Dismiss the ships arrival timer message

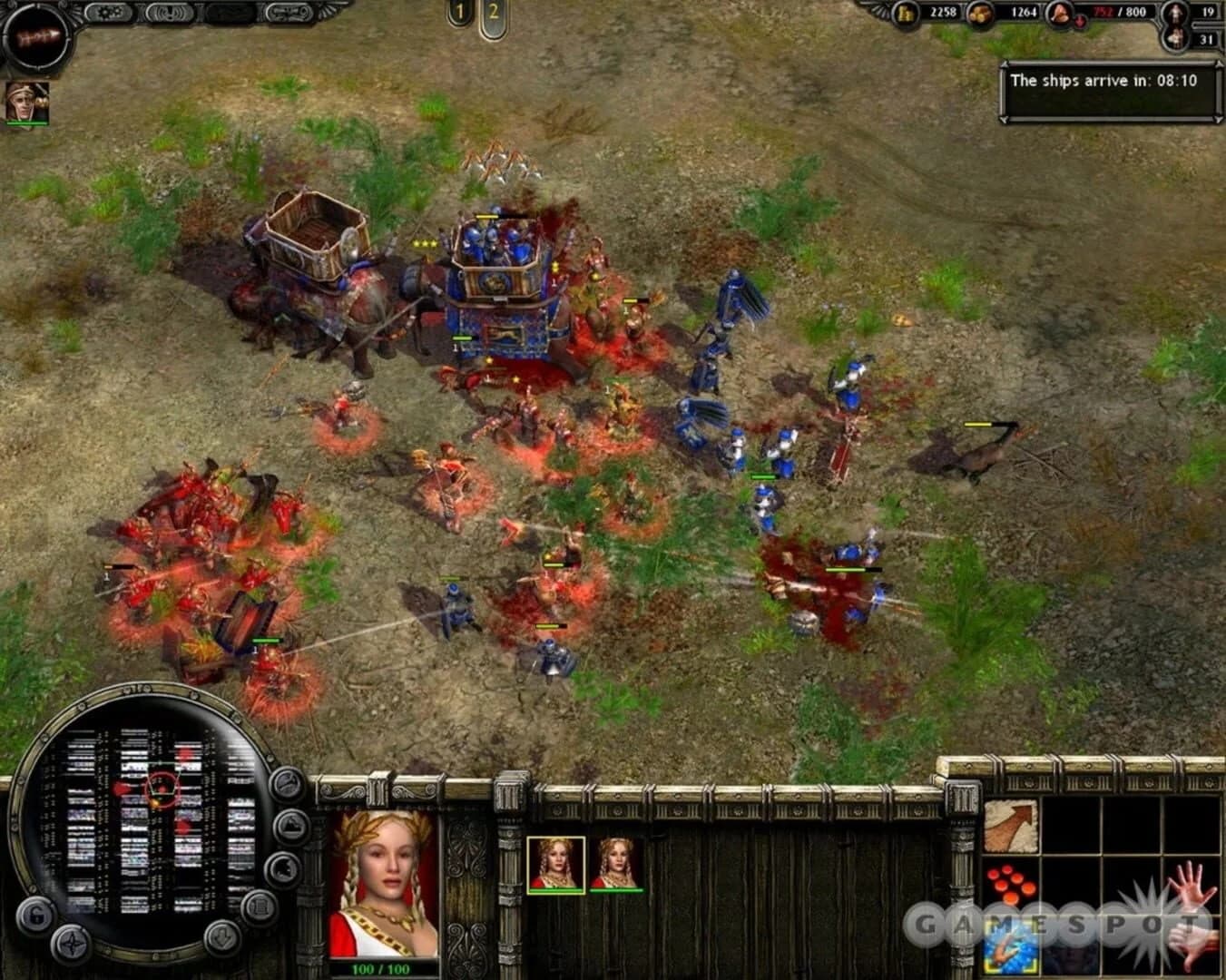pyautogui.click(x=1109, y=80)
